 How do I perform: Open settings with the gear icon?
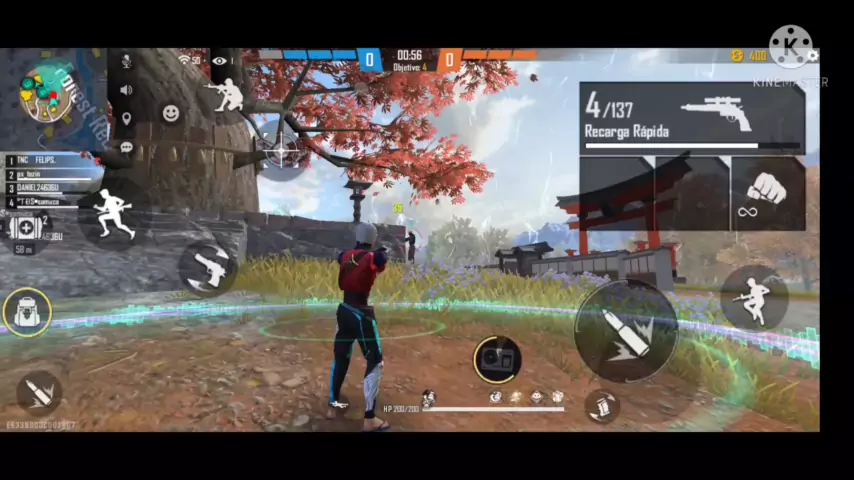pos(813,56)
